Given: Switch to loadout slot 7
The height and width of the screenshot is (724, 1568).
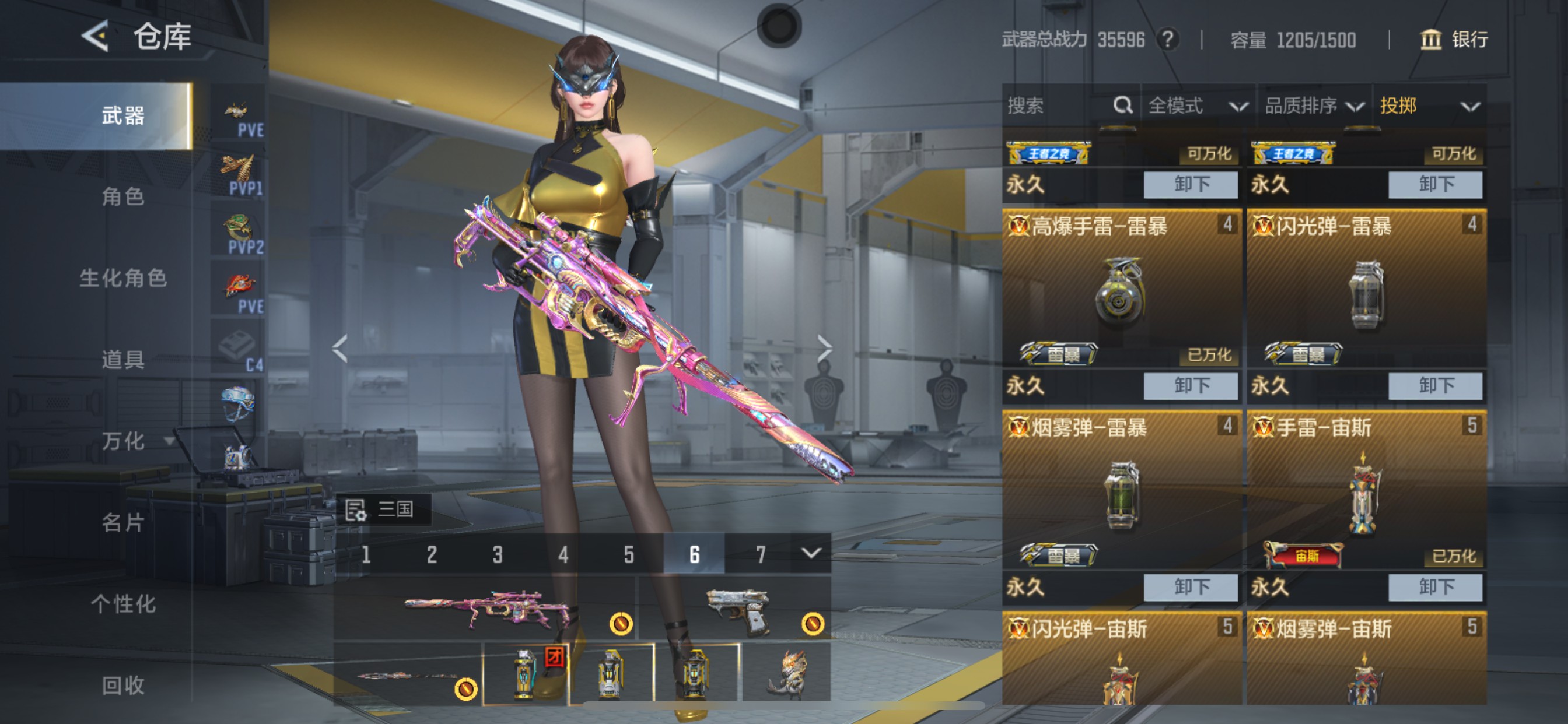Looking at the screenshot, I should click(760, 554).
